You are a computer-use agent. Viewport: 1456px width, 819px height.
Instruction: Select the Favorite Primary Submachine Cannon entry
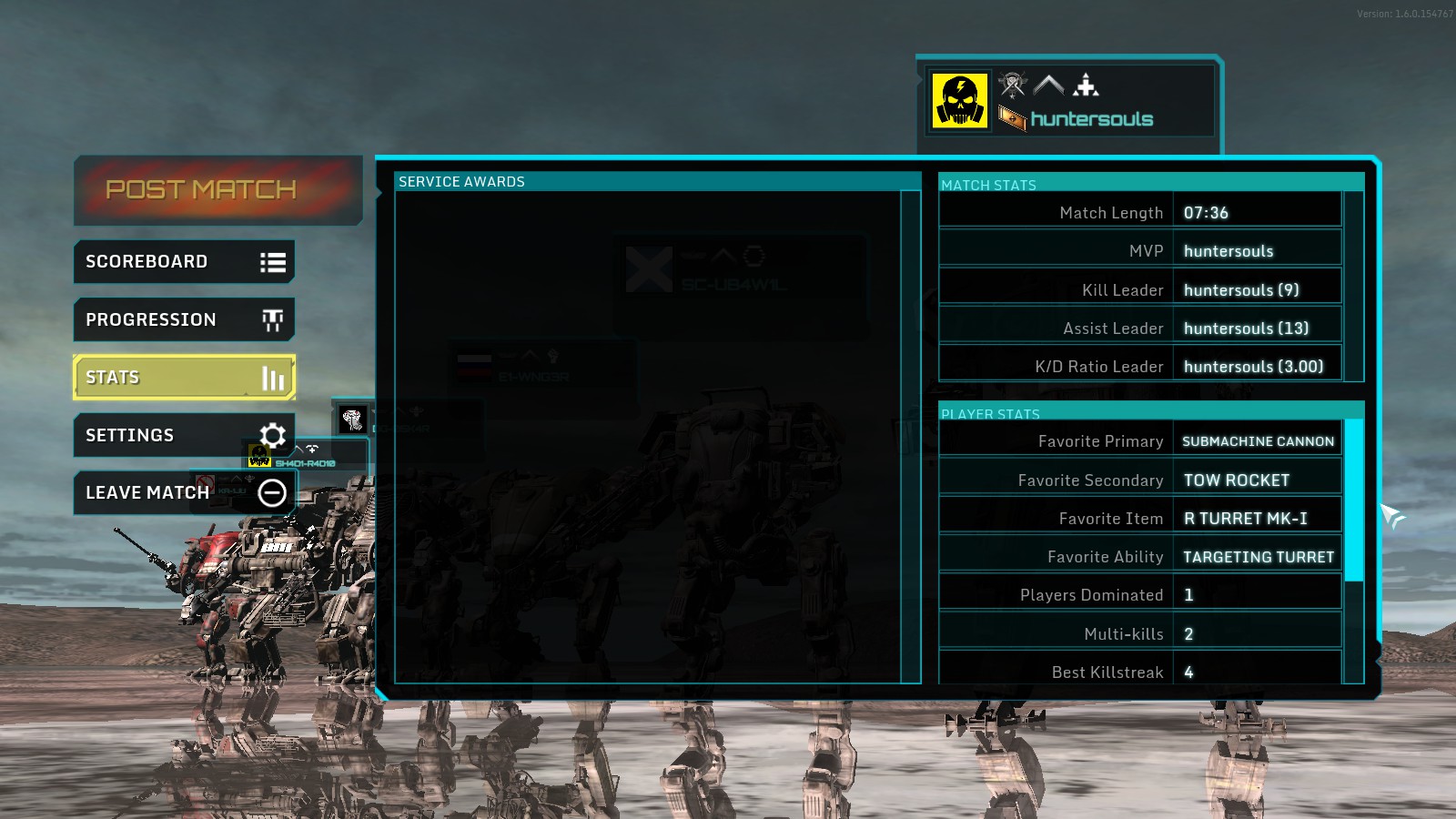coord(1258,440)
